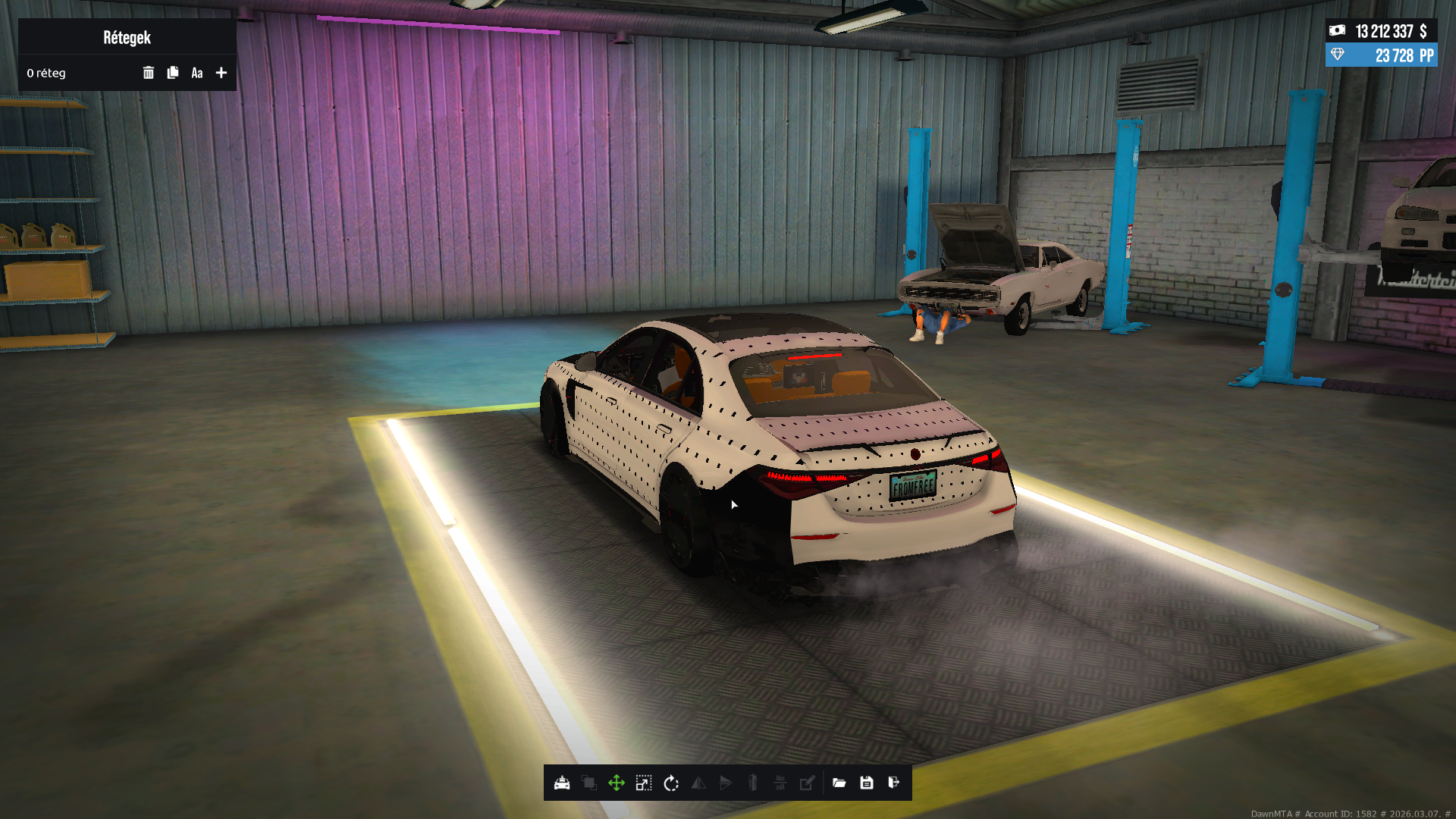Save the design with the floppy disk
The width and height of the screenshot is (1456, 819).
867,783
